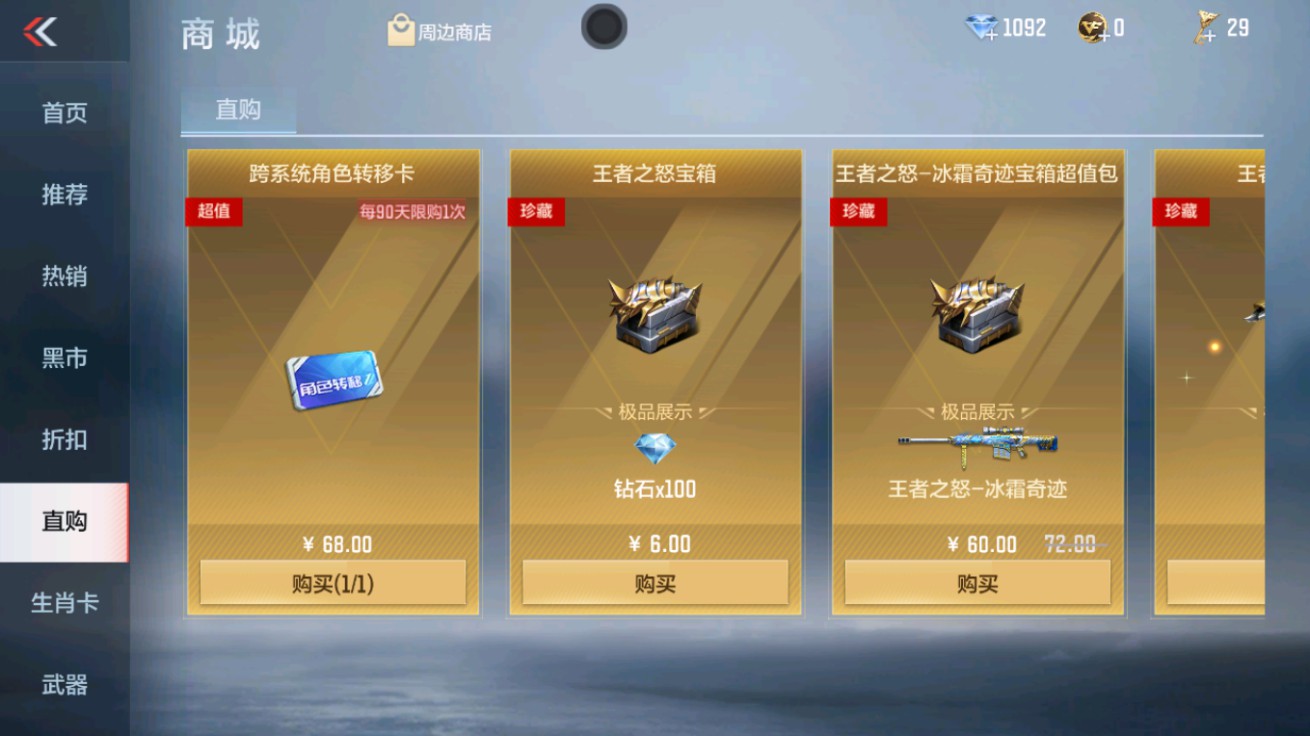
Task: Navigate to 首页 in the sidebar
Action: tap(62, 113)
